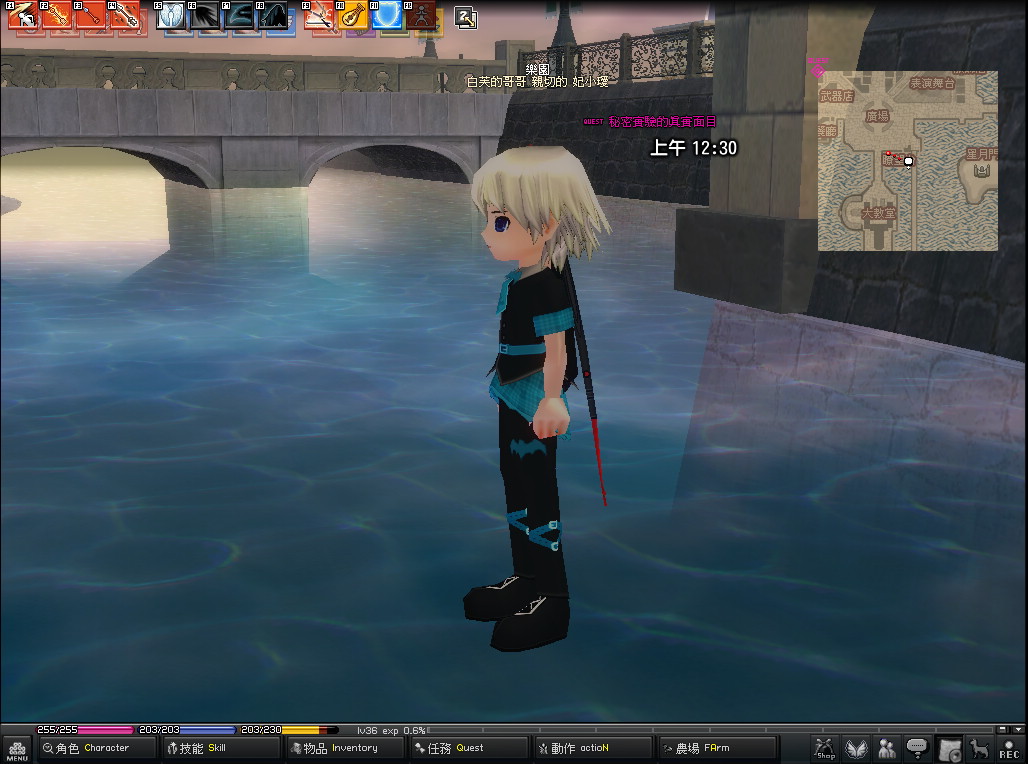The width and height of the screenshot is (1028, 764).
Task: Open the MENU button
Action: pyautogui.click(x=17, y=750)
